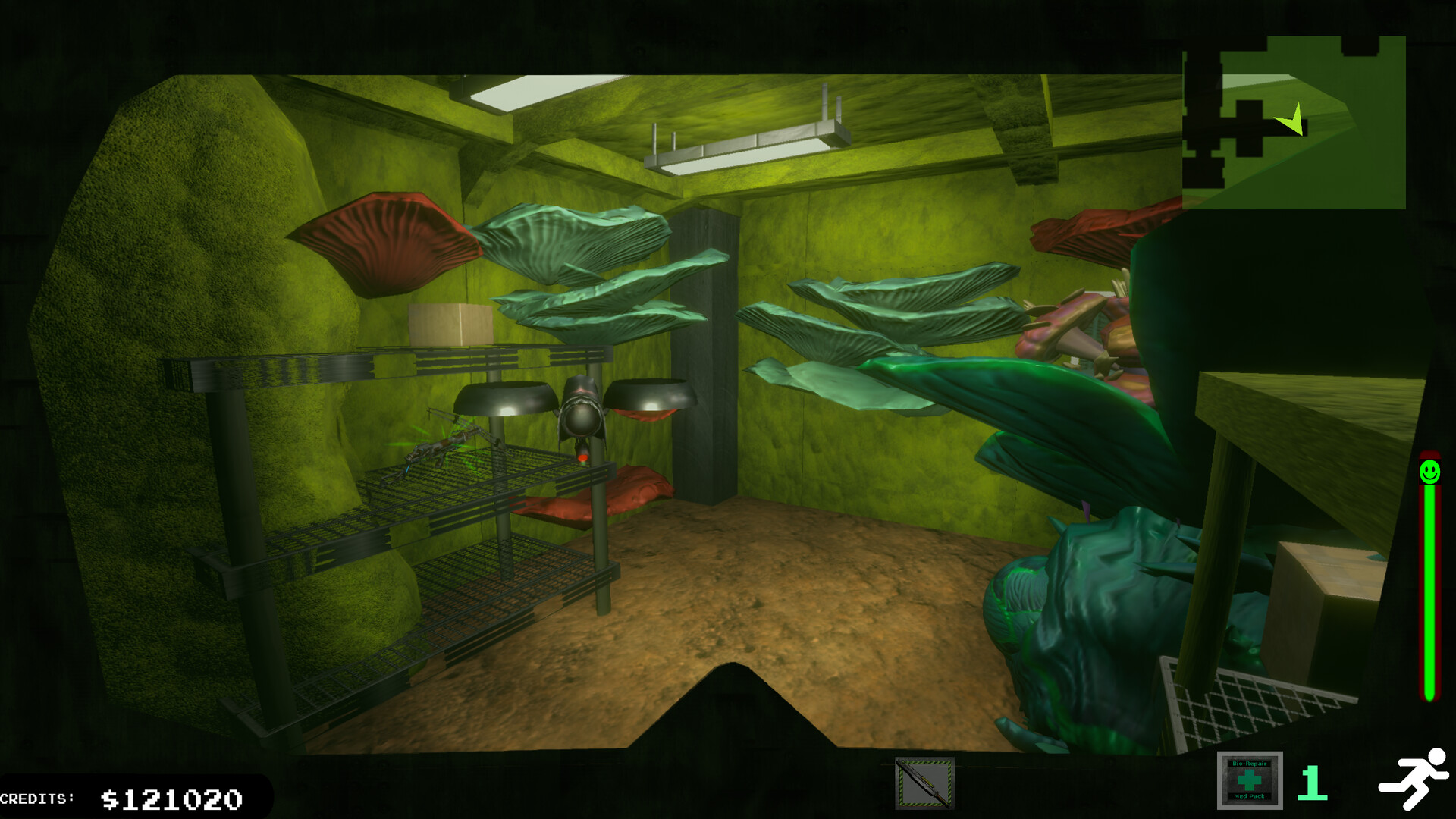The height and width of the screenshot is (819, 1456).
Task: Click the green health level bar
Action: pyautogui.click(x=1428, y=591)
